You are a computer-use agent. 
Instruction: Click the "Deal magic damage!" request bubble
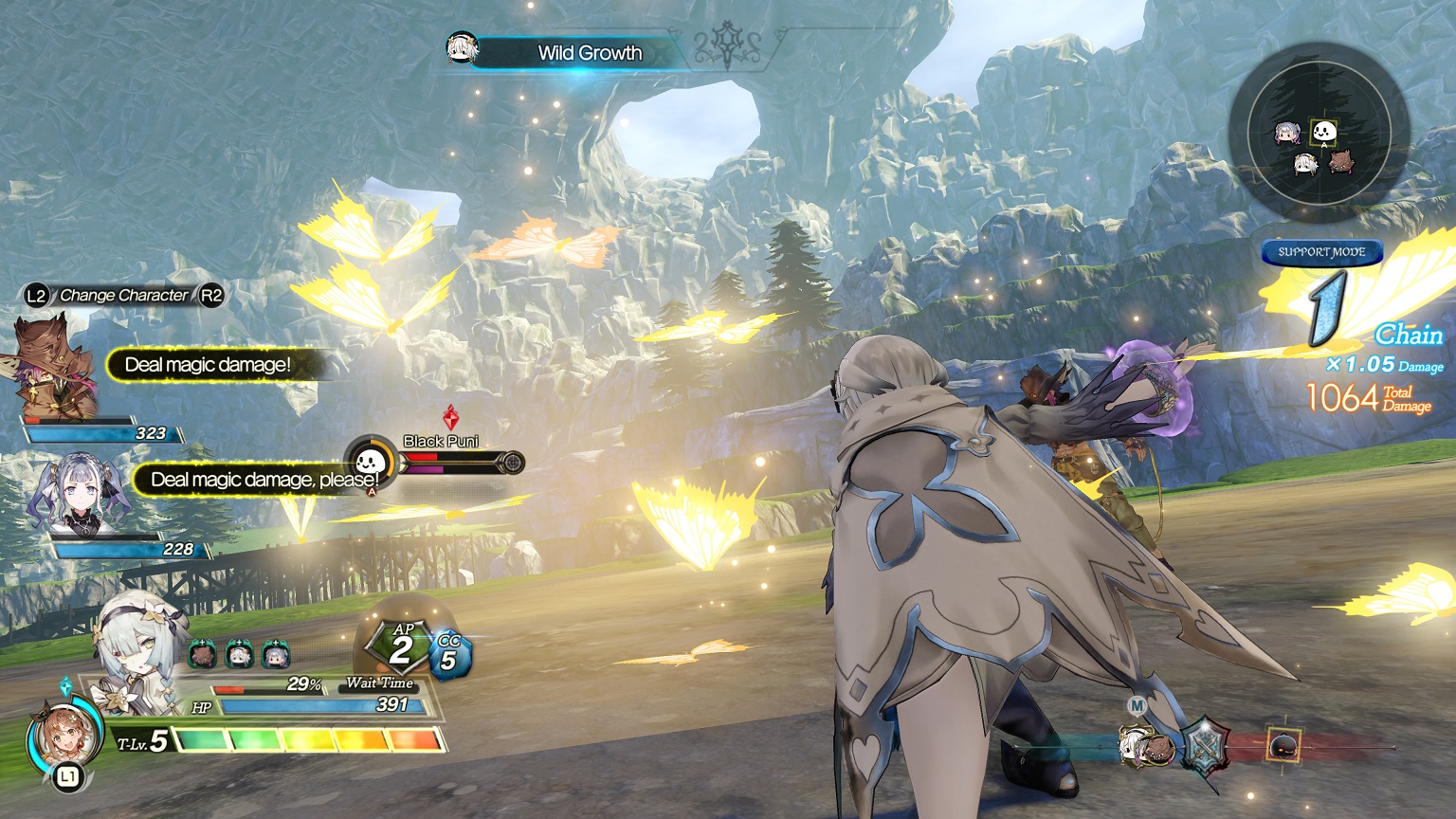coord(209,365)
